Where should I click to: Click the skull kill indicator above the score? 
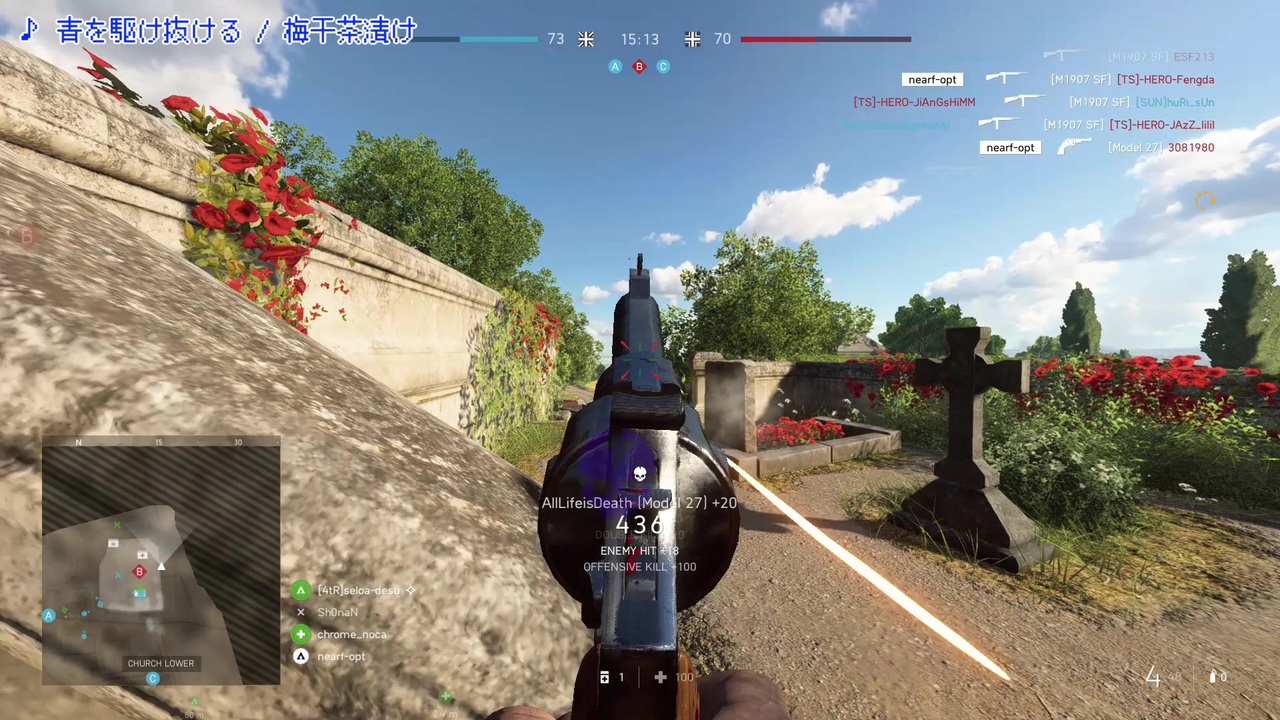[640, 473]
